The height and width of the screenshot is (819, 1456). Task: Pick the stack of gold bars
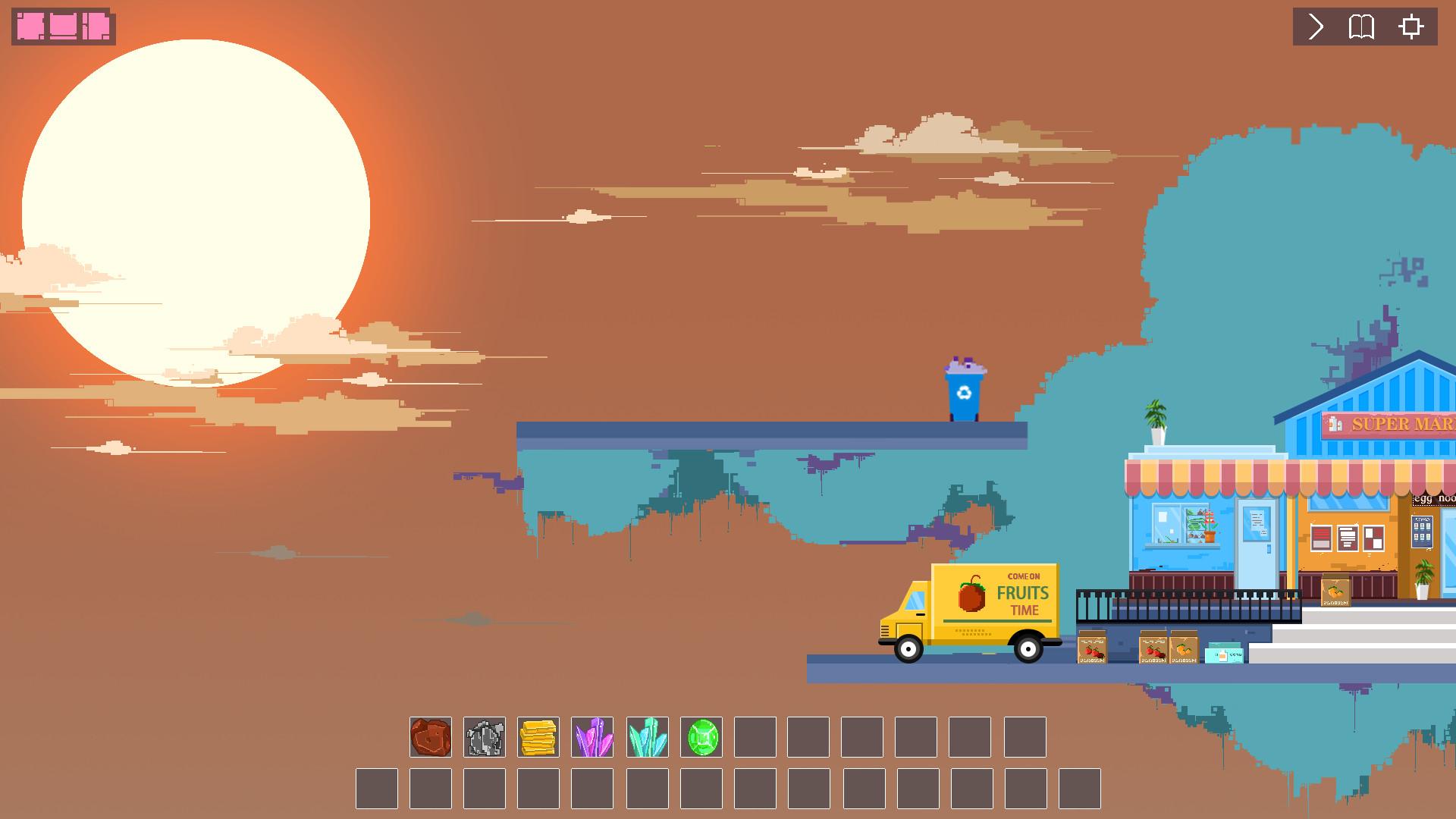[x=538, y=736]
